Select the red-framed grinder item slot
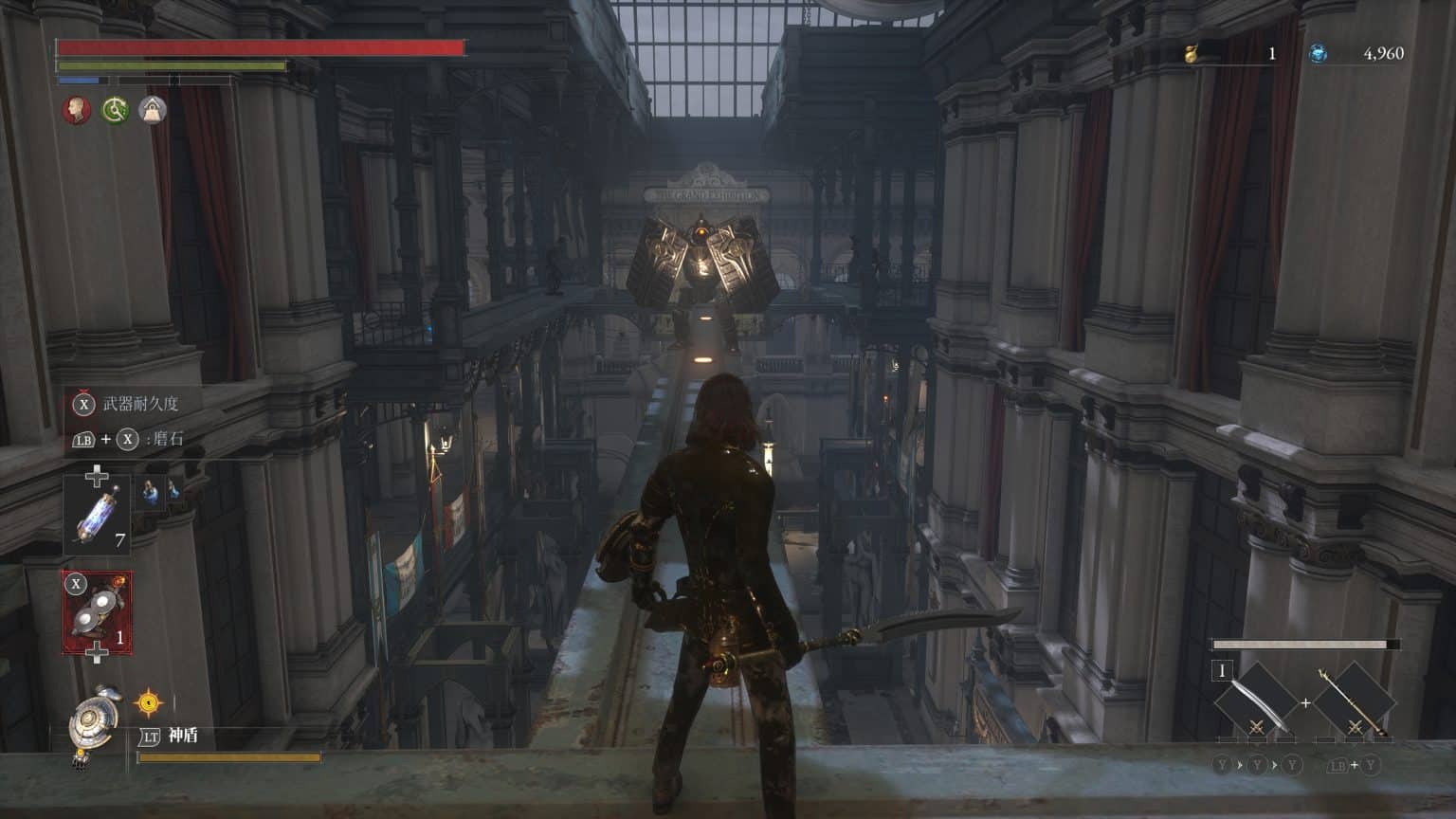Image resolution: width=1456 pixels, height=819 pixels. pos(97,612)
